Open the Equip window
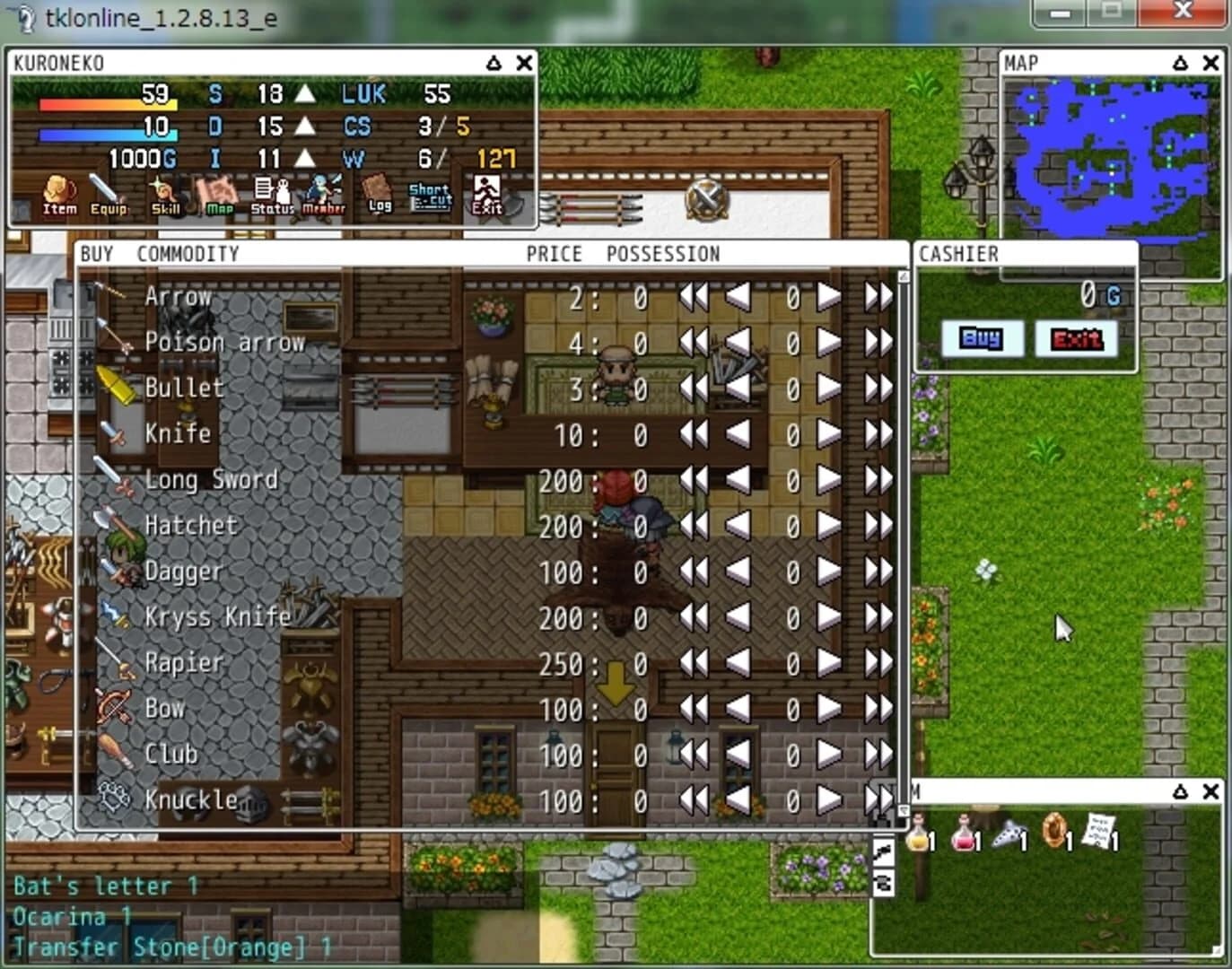This screenshot has width=1232, height=969. tap(108, 193)
